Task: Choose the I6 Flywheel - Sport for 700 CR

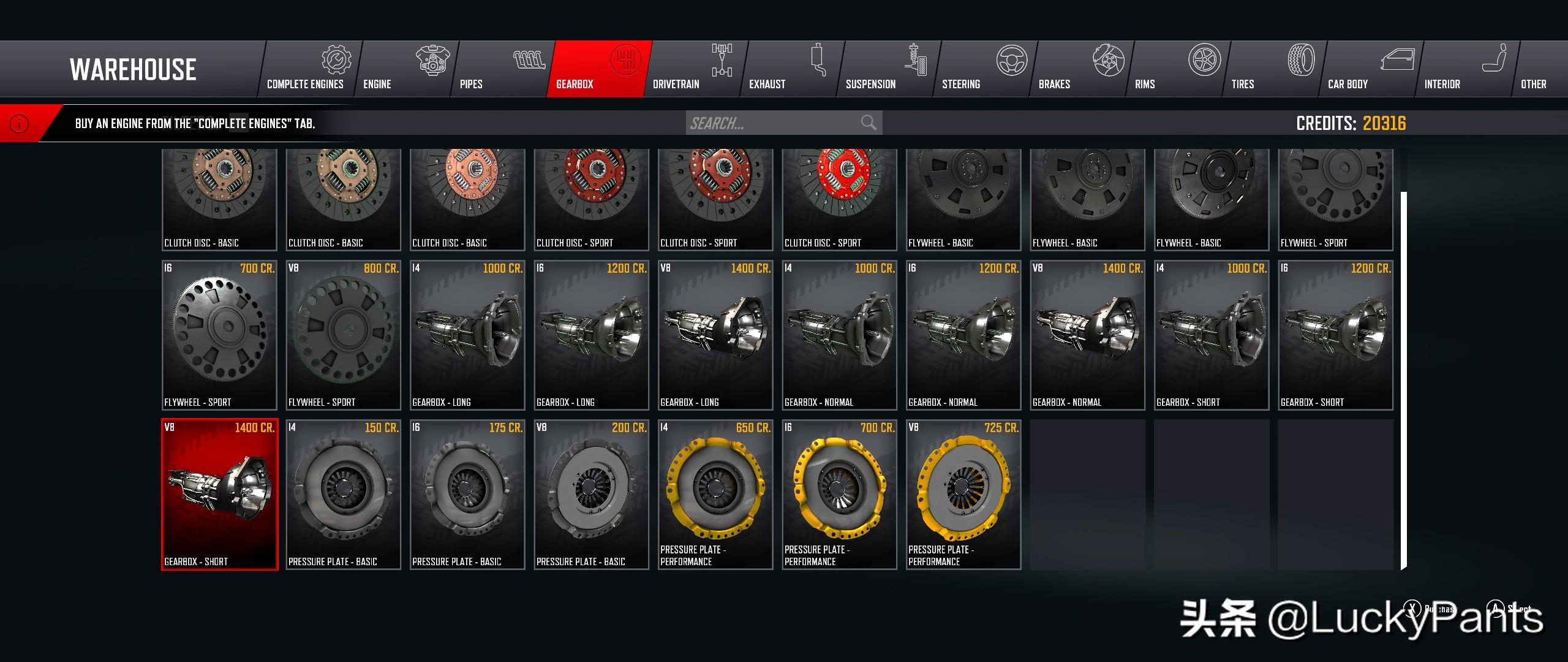Action: tap(219, 335)
